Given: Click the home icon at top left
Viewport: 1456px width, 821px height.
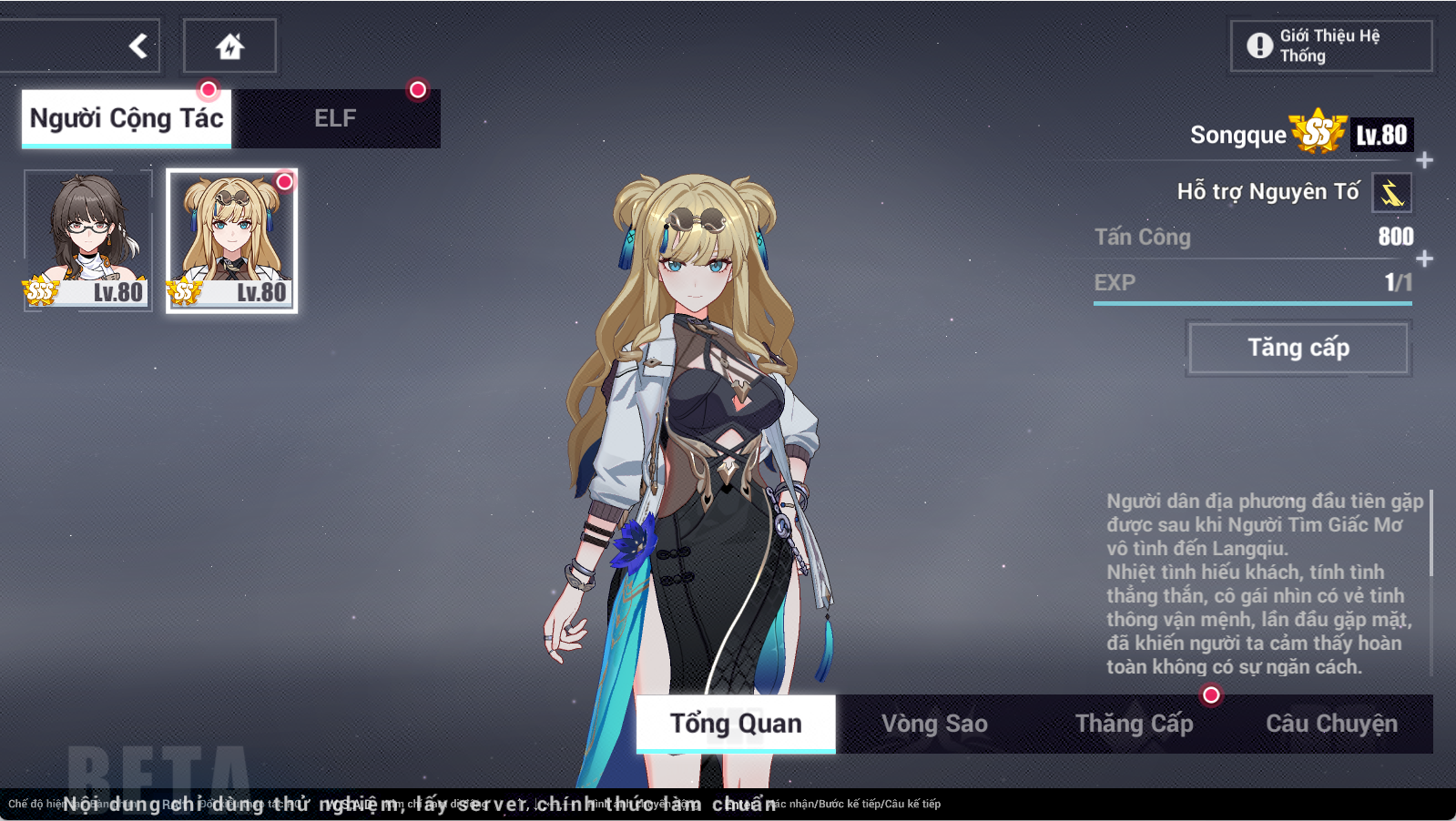Looking at the screenshot, I should [x=230, y=45].
